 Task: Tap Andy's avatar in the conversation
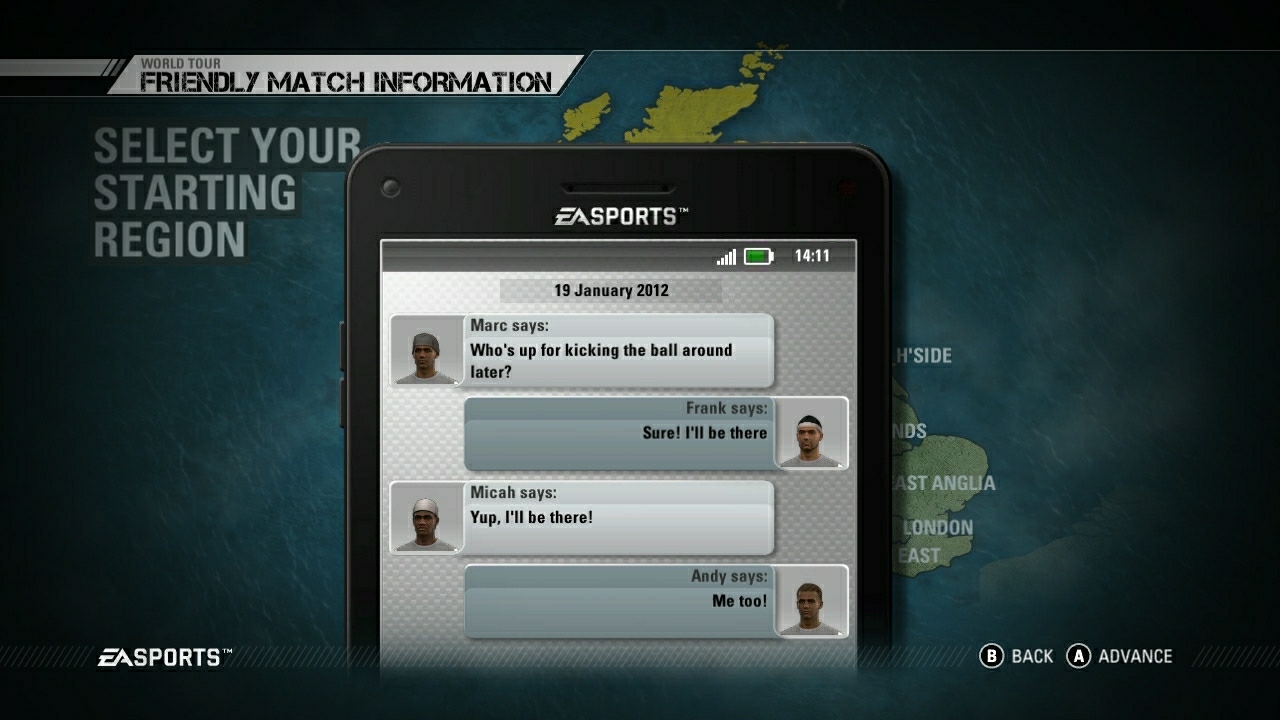pyautogui.click(x=812, y=601)
